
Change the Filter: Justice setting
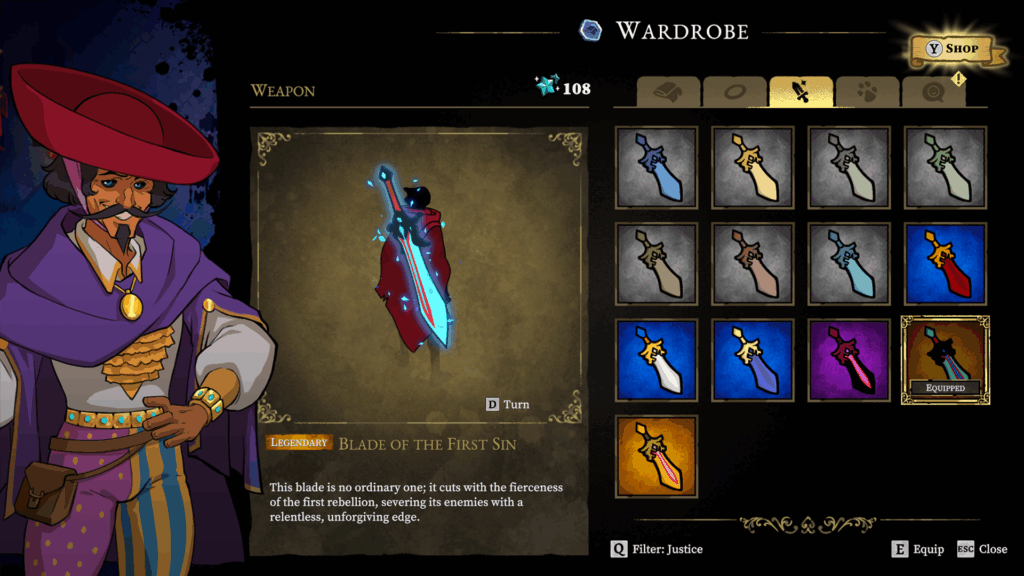[658, 549]
